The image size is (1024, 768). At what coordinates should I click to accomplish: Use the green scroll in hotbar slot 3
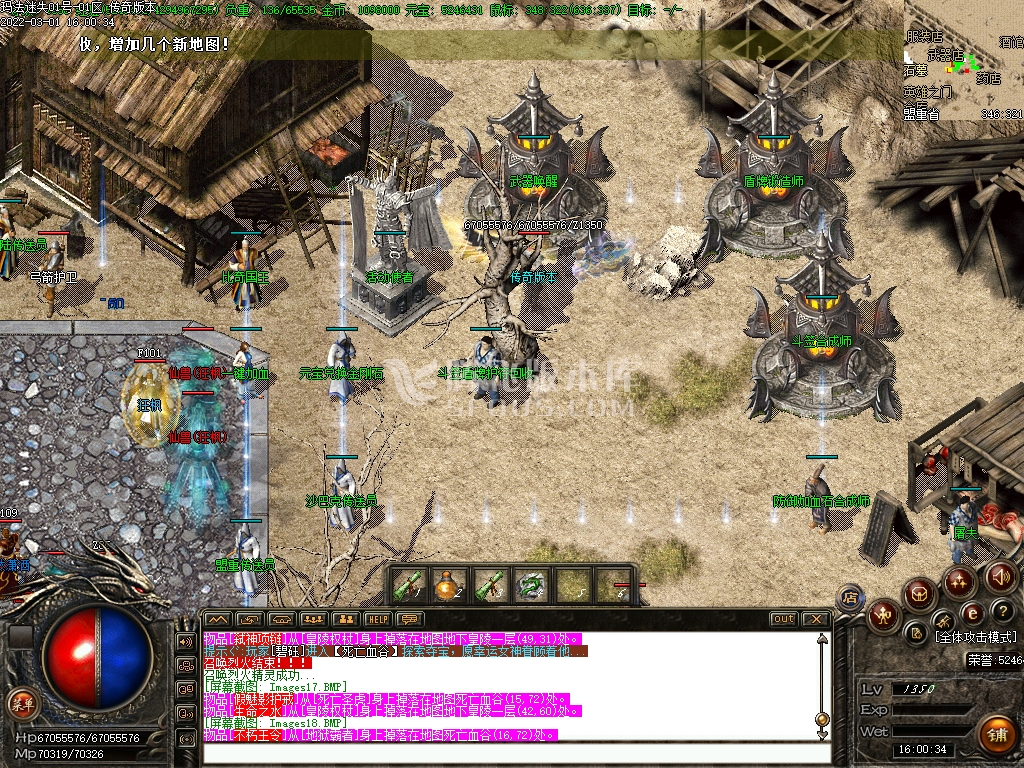tap(488, 586)
